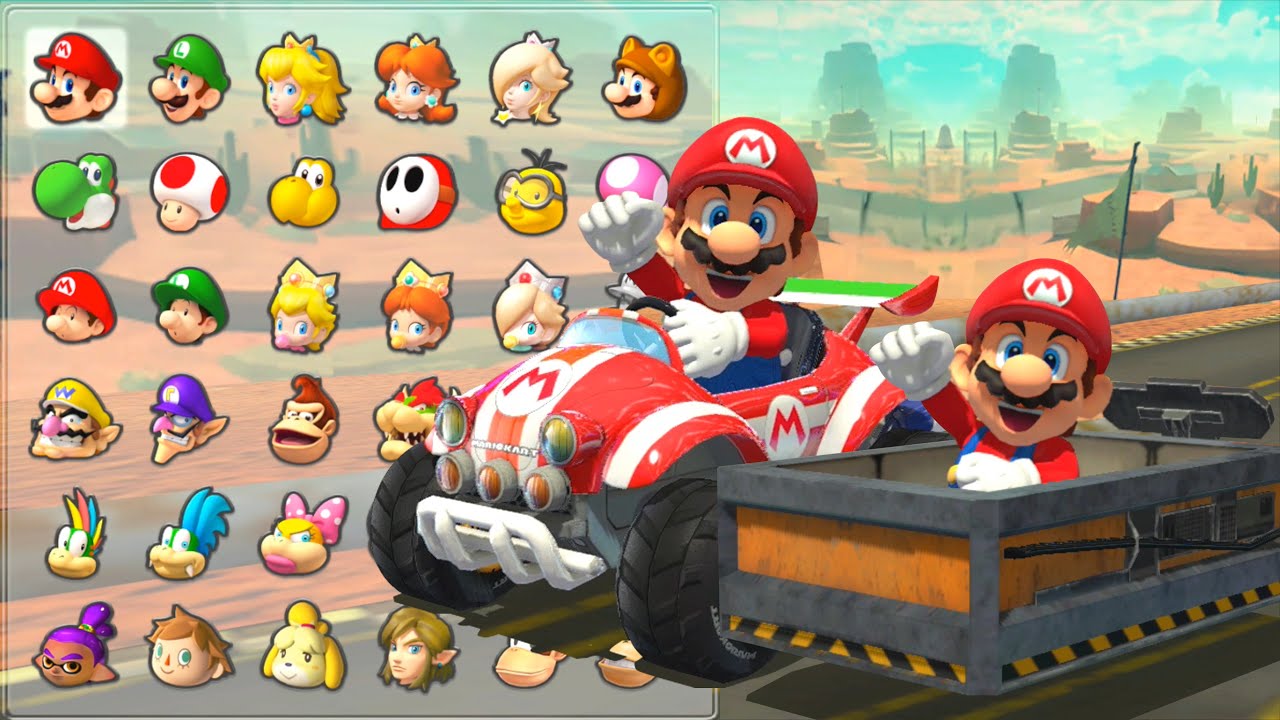Select Mario on the character roster

tap(76, 79)
